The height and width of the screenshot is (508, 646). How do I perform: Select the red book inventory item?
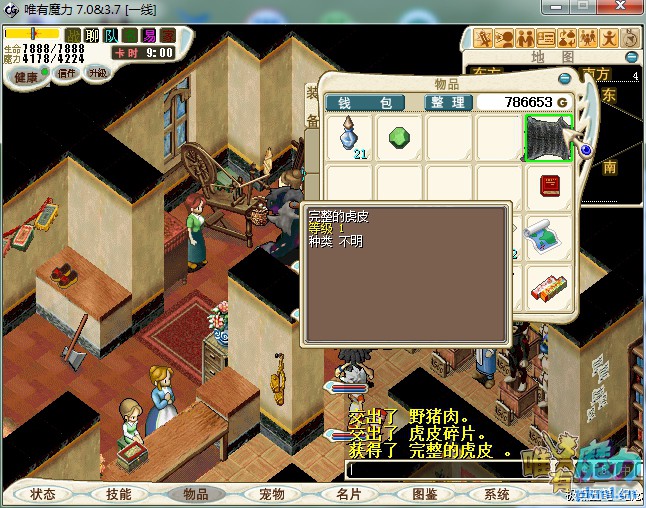pos(548,186)
